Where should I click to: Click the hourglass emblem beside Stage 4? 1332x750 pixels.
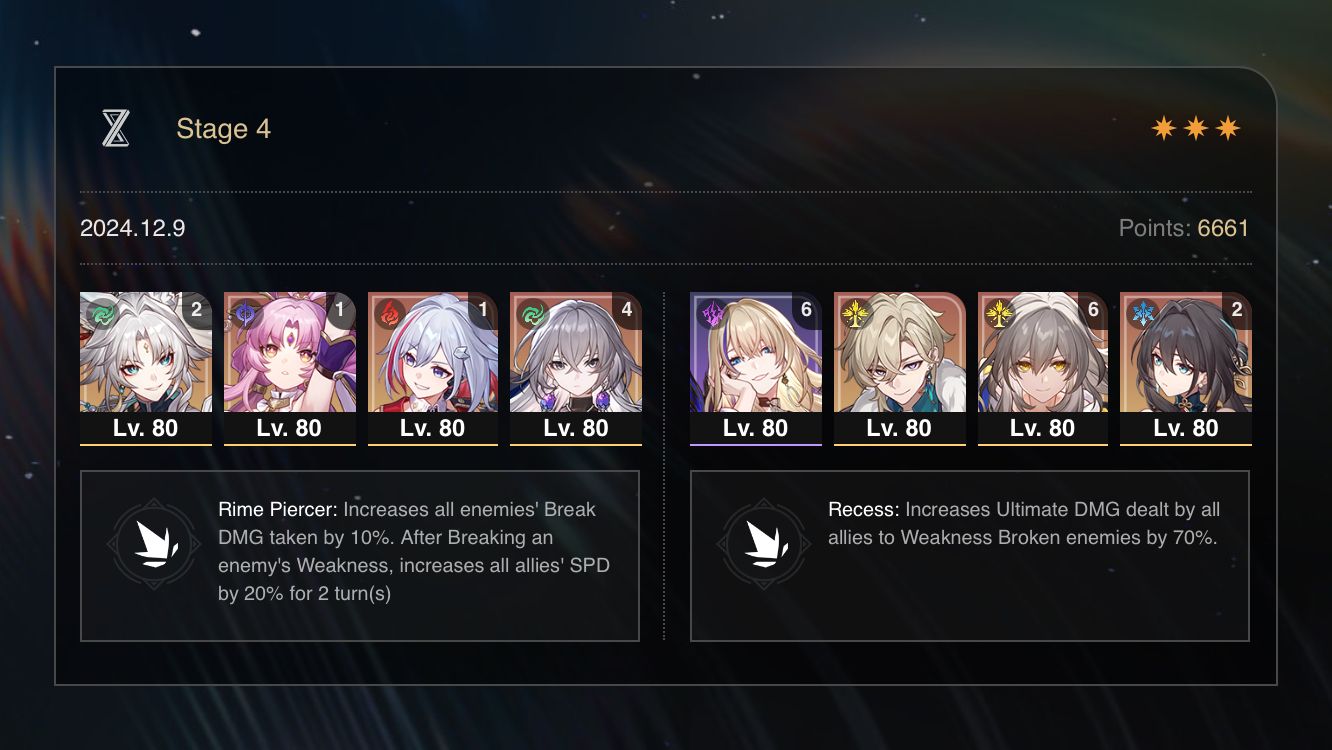(117, 127)
